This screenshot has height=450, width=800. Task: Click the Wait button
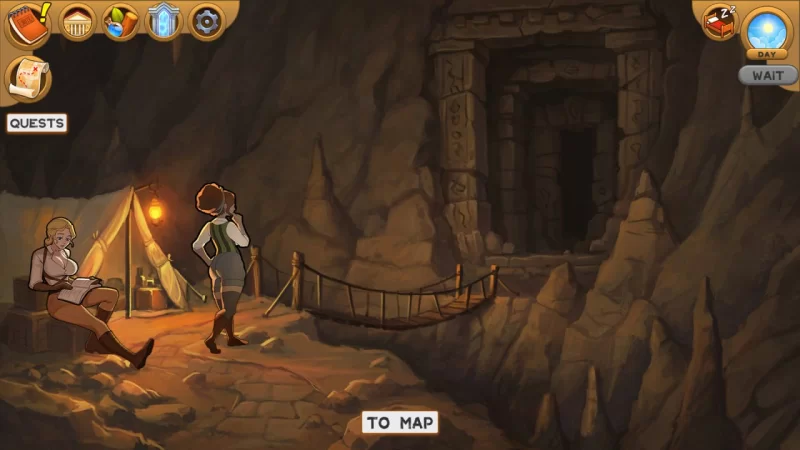pyautogui.click(x=767, y=75)
